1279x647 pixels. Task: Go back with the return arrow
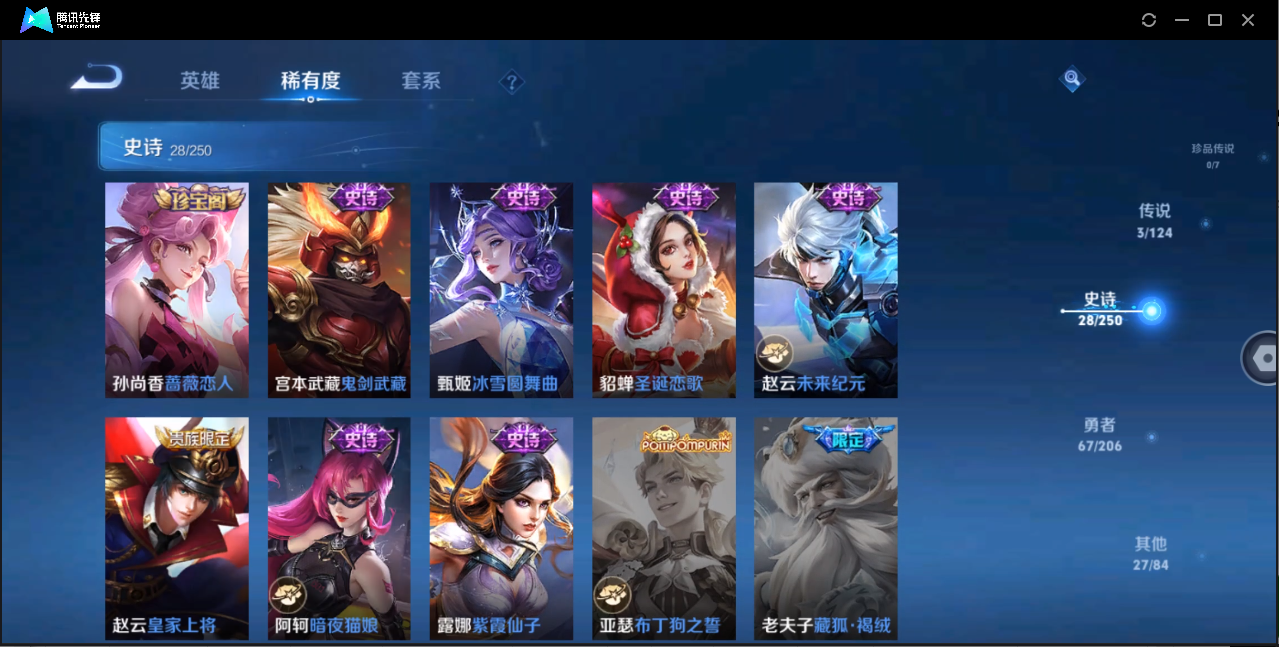click(97, 77)
